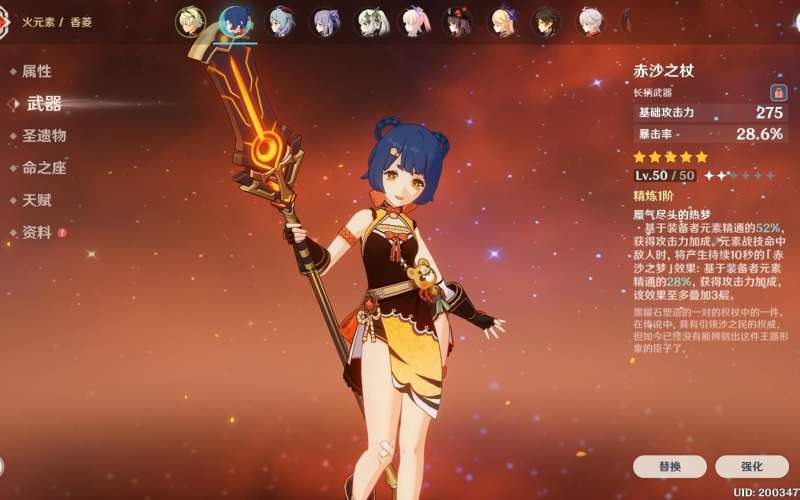This screenshot has width=800, height=500.
Task: Select the highlighted Xiangling portrait with dark blue hair
Action: (236, 21)
